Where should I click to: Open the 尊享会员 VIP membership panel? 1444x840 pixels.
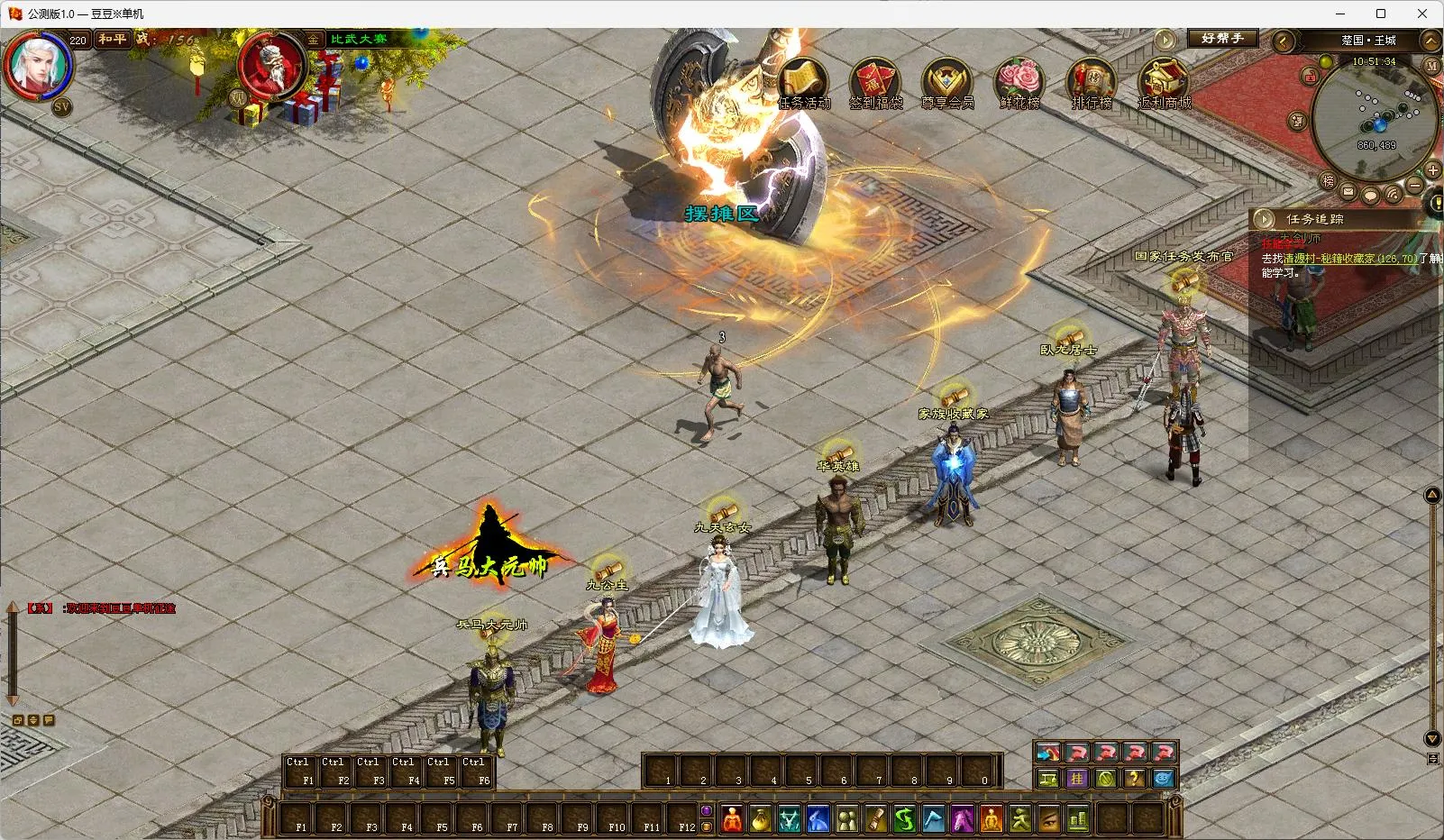(x=946, y=82)
